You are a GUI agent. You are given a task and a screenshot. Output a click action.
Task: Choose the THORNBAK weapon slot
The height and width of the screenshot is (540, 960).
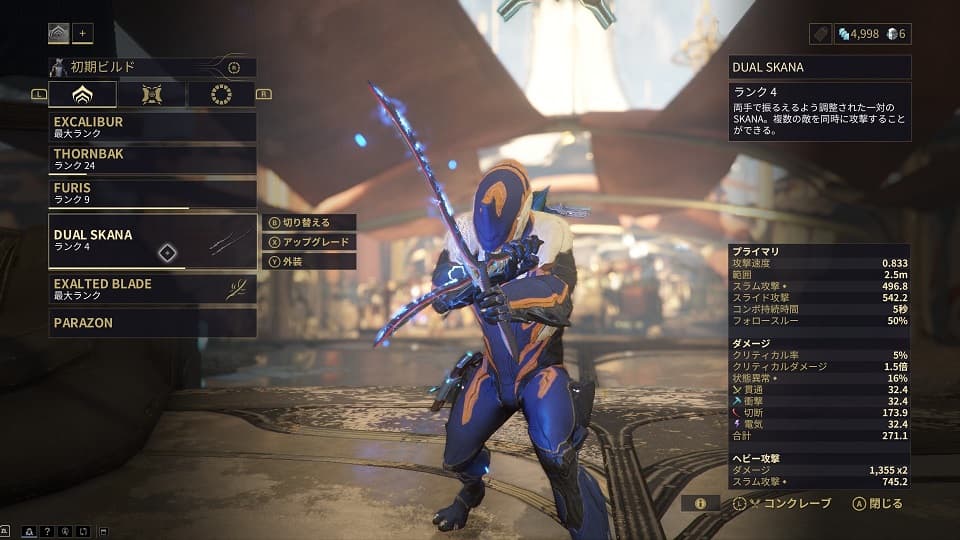[x=152, y=160]
